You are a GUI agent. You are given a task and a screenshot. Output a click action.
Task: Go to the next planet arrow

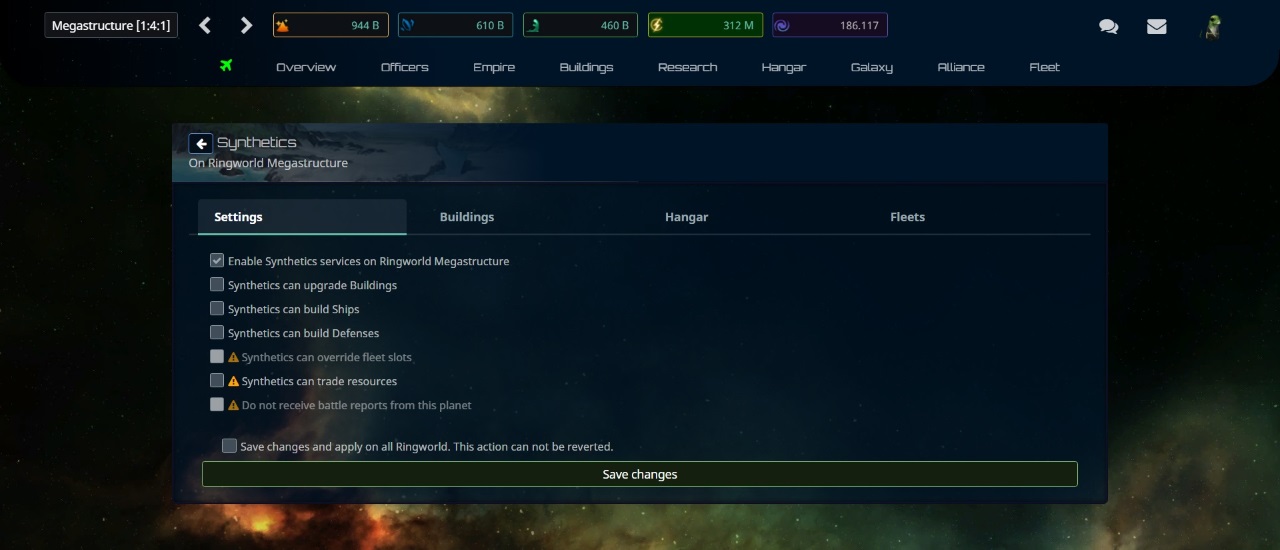247,25
